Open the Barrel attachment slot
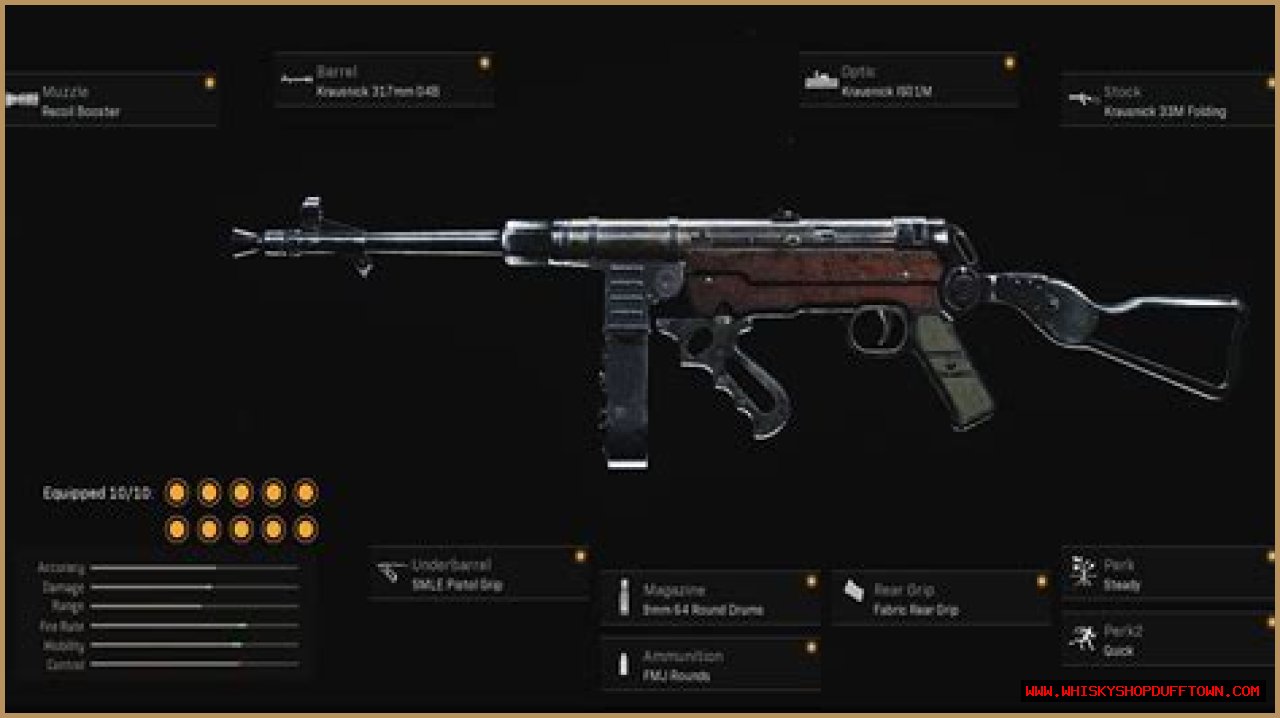The image size is (1280, 718). [x=385, y=81]
